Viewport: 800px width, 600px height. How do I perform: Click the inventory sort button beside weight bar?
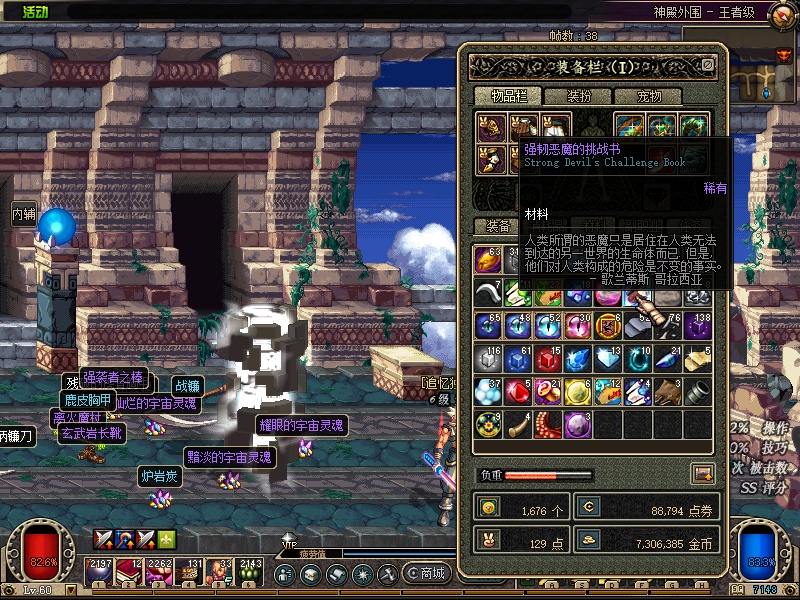tap(703, 474)
